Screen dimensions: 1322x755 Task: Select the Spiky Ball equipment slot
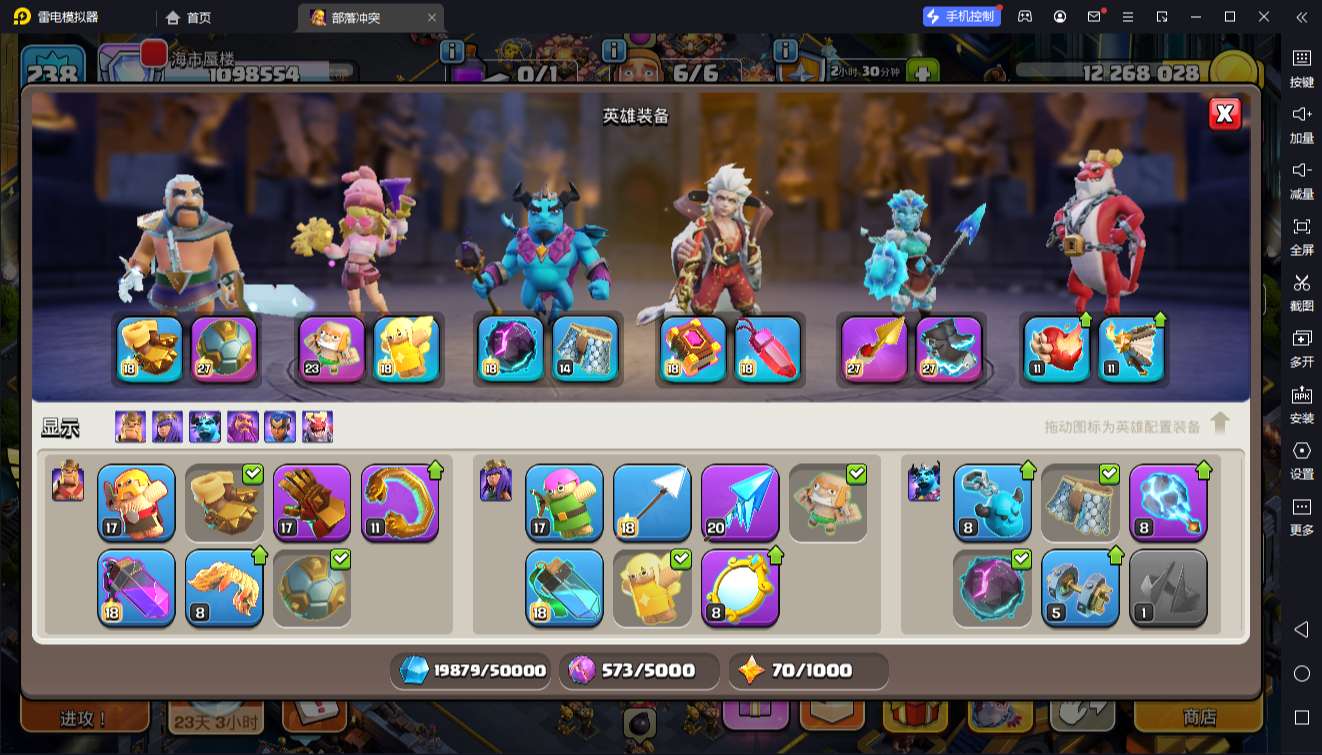(x=312, y=587)
